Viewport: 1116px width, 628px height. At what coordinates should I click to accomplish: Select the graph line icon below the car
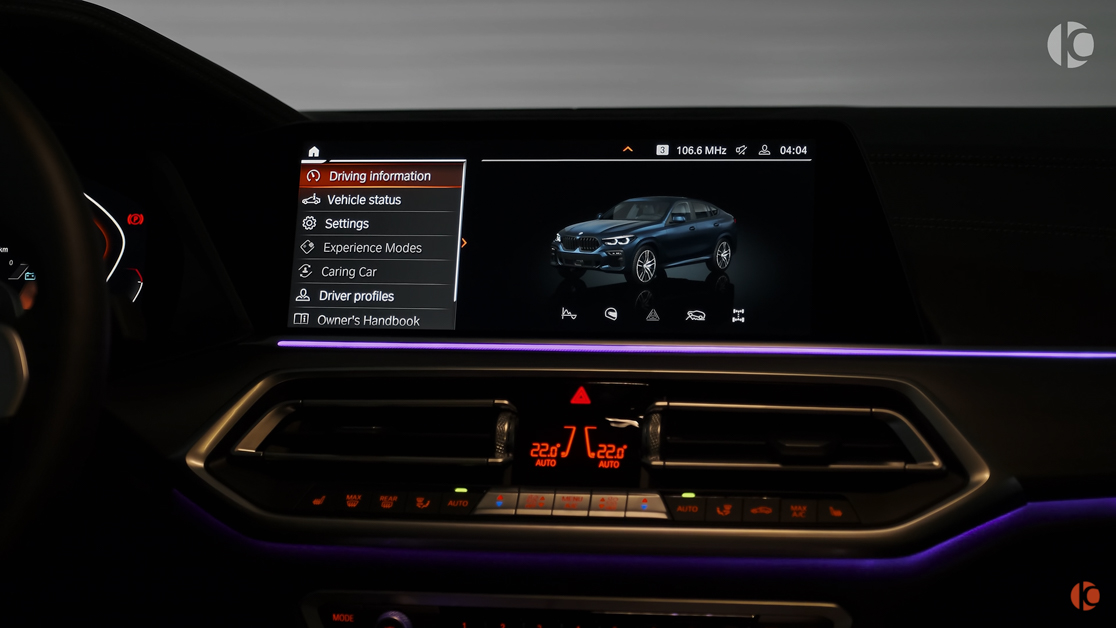[x=569, y=315]
